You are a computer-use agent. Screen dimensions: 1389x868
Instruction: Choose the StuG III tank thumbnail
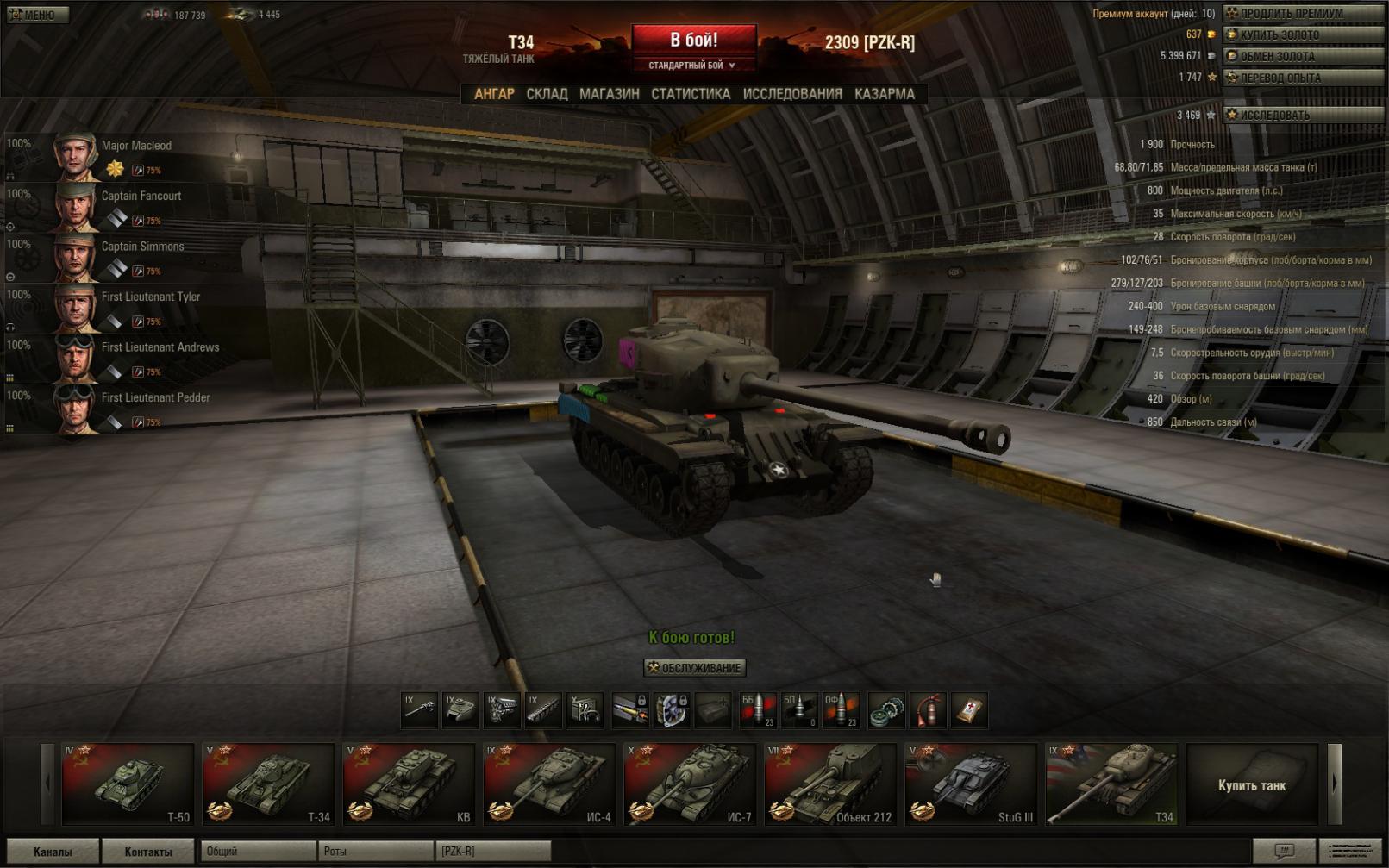point(971,784)
